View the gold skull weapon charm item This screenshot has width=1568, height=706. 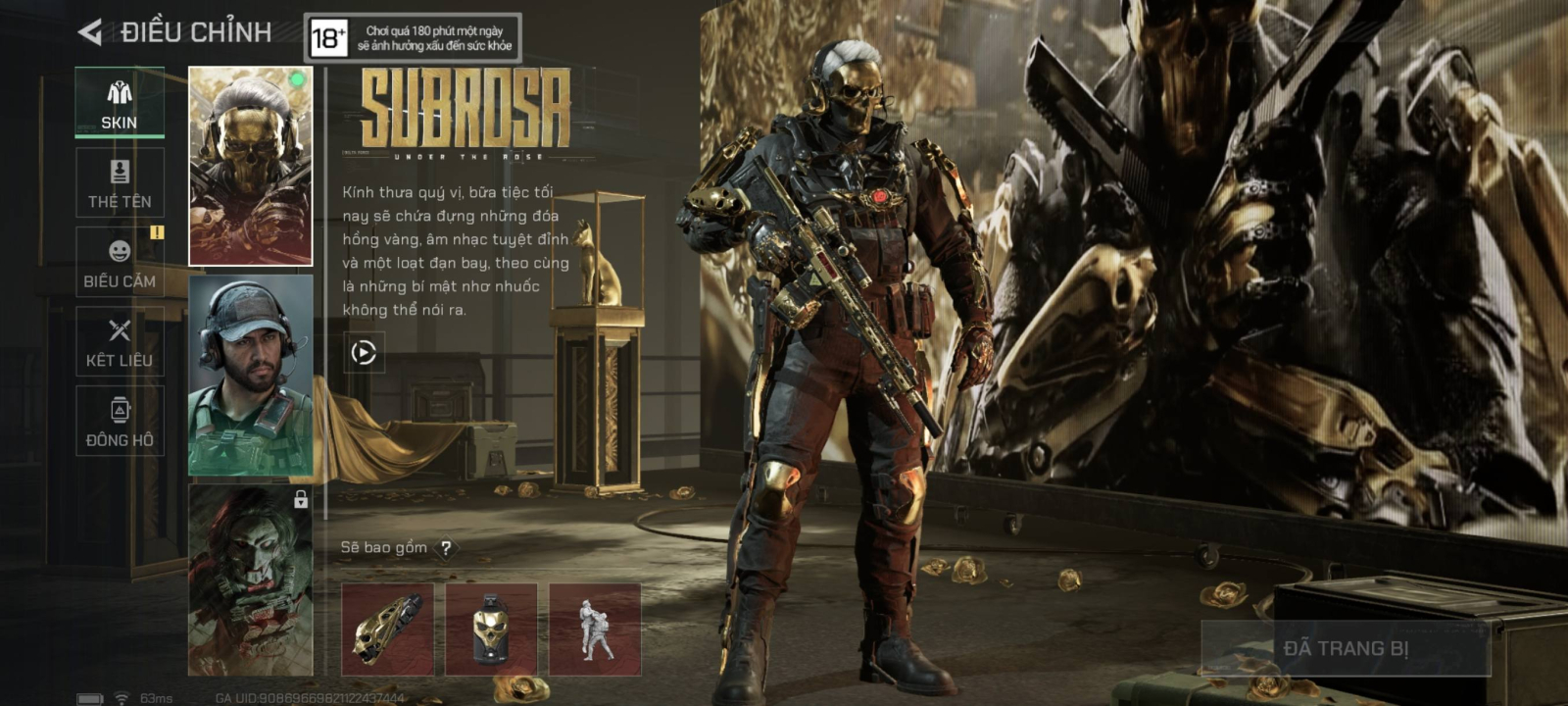coord(387,630)
